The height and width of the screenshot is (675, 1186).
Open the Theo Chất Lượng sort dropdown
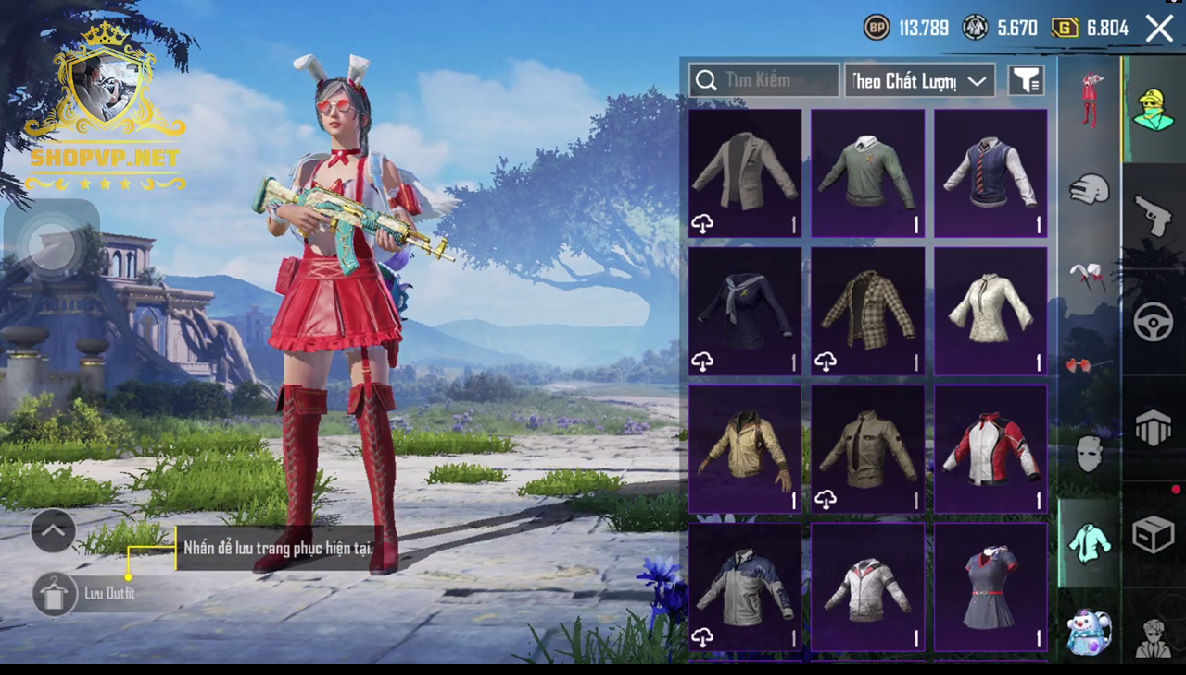click(x=919, y=81)
